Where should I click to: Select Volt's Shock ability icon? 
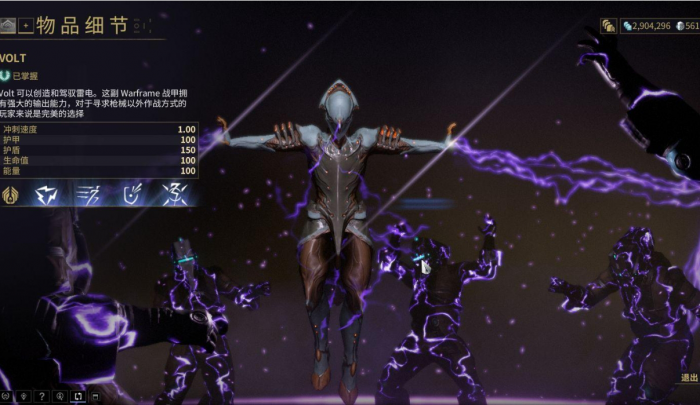click(x=48, y=194)
